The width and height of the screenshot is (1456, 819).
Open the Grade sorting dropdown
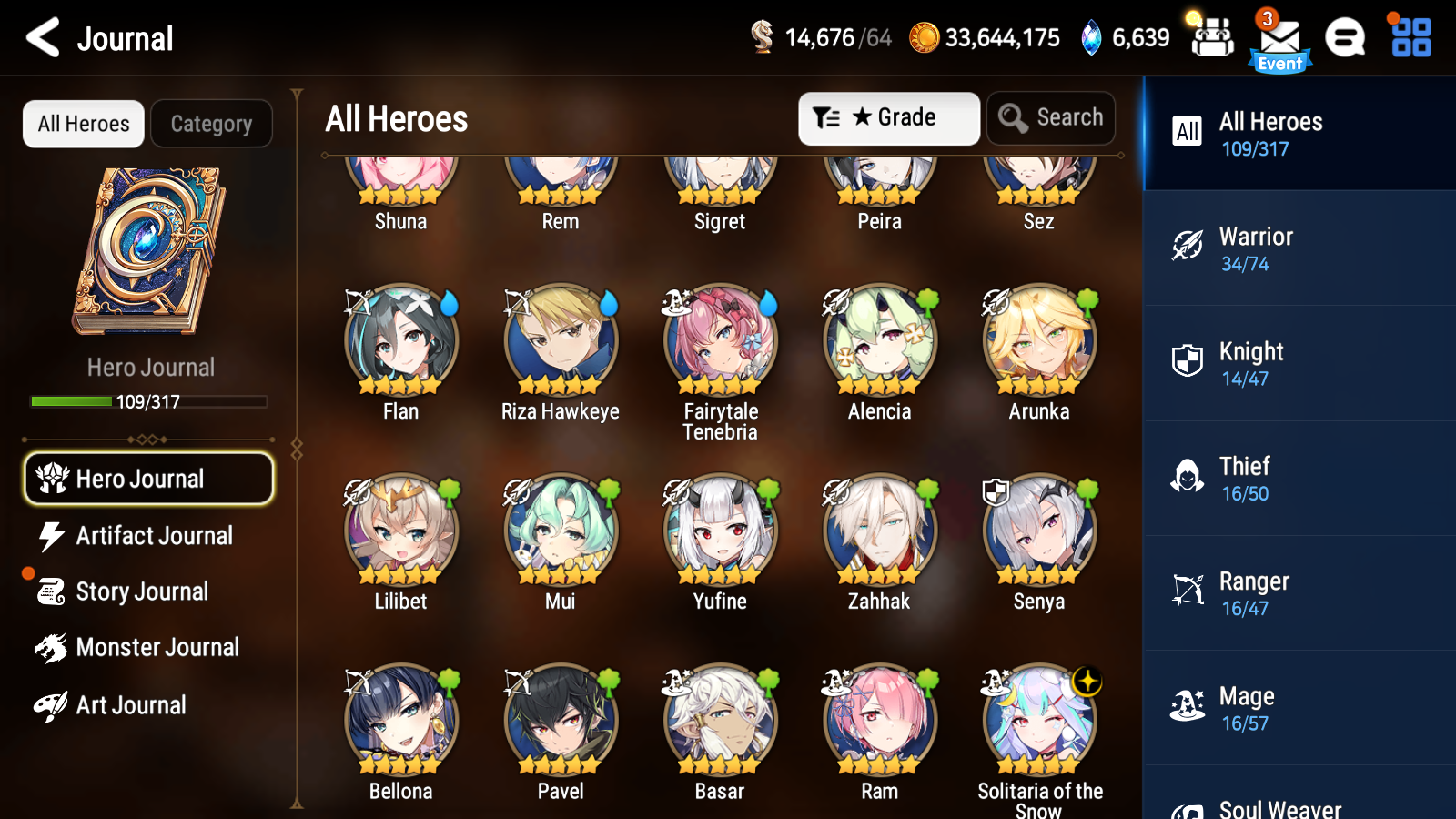tap(889, 117)
